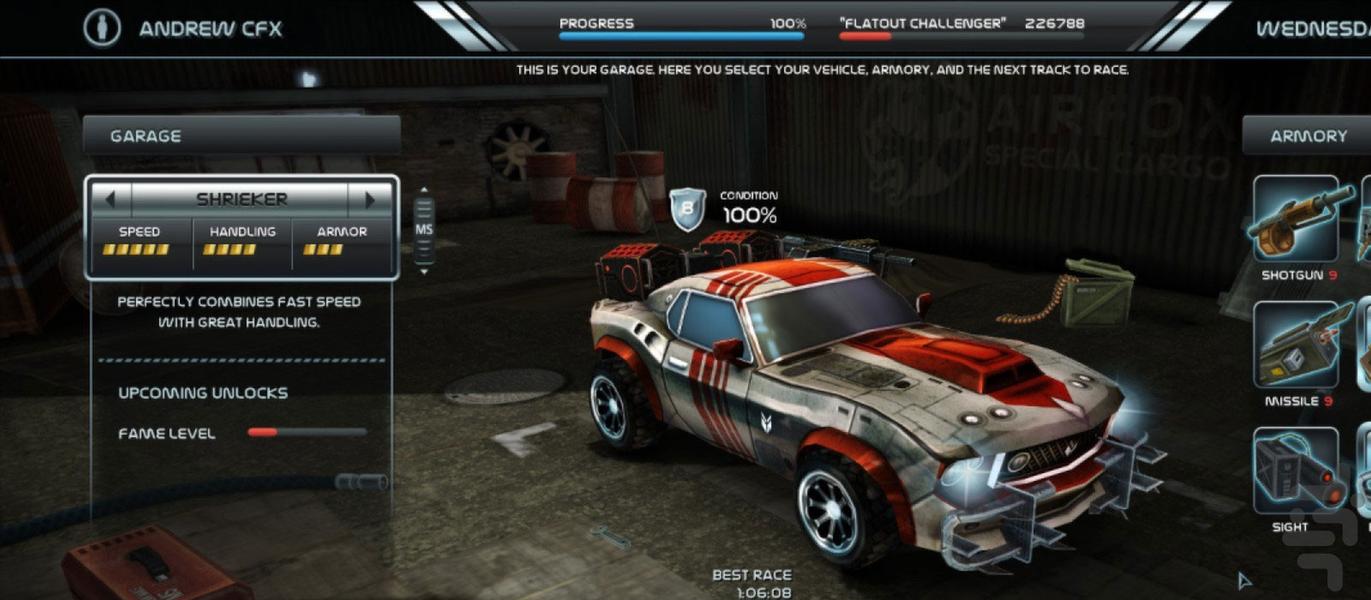Click the Andrew CFX player profile icon

(x=102, y=28)
